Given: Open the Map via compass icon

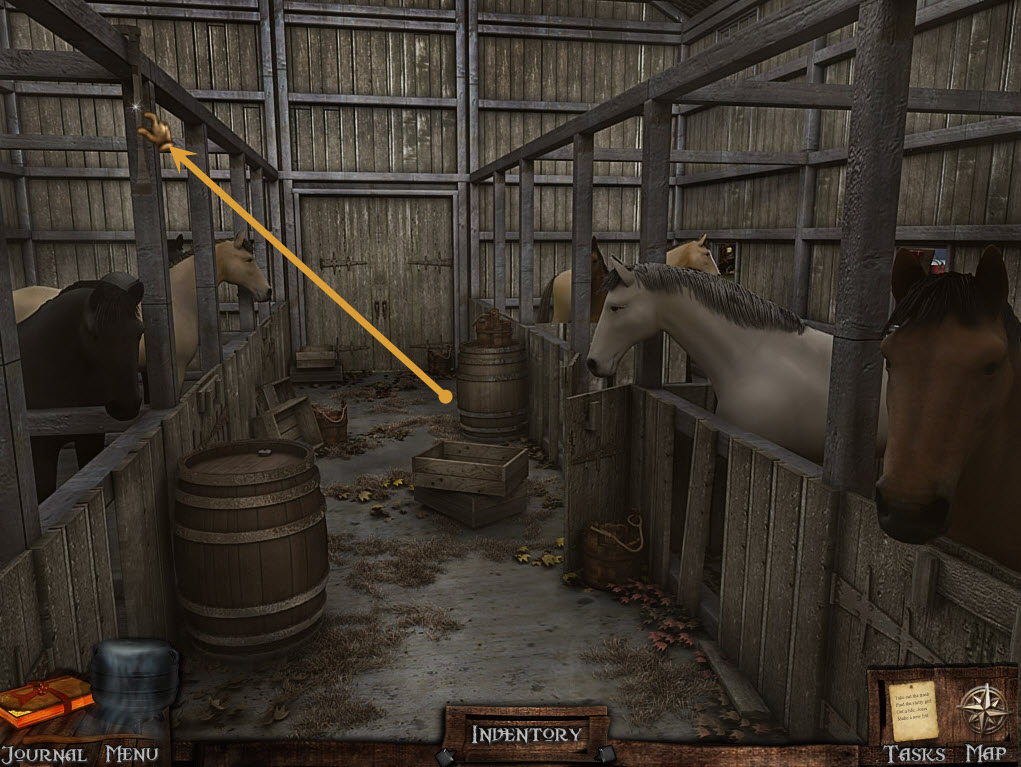Looking at the screenshot, I should click(x=981, y=709).
